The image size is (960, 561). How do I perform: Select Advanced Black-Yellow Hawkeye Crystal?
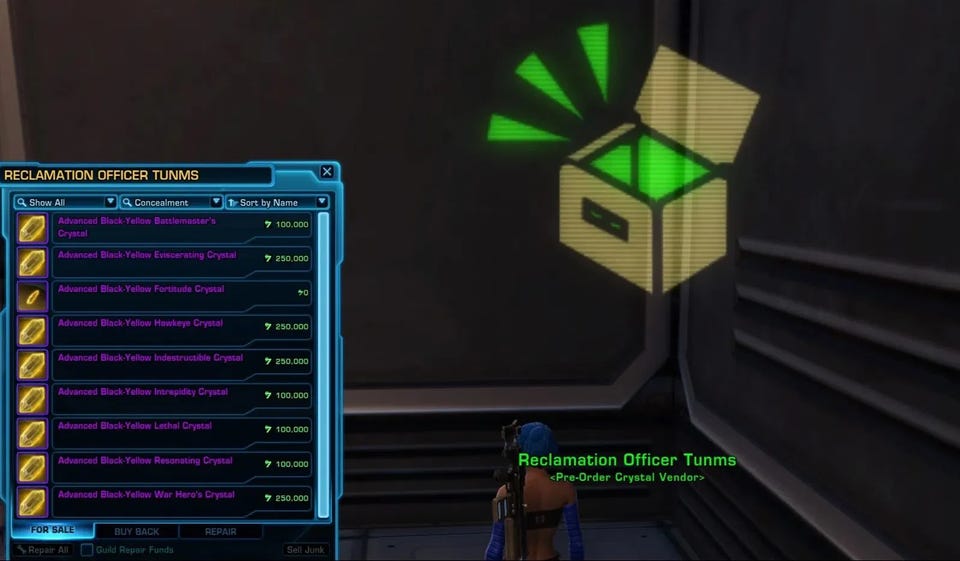tap(165, 330)
